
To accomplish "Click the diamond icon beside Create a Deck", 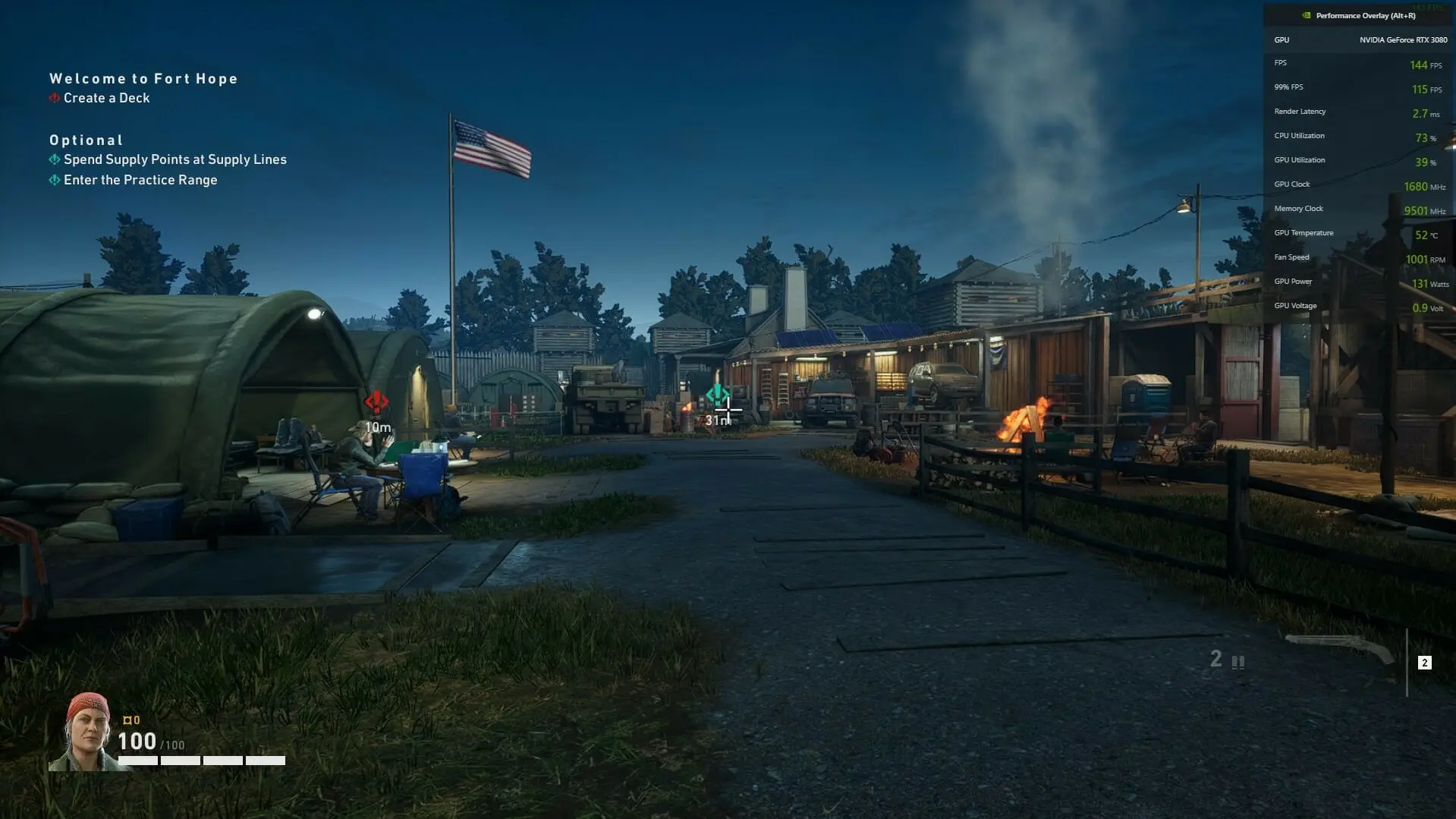I will pyautogui.click(x=54, y=98).
